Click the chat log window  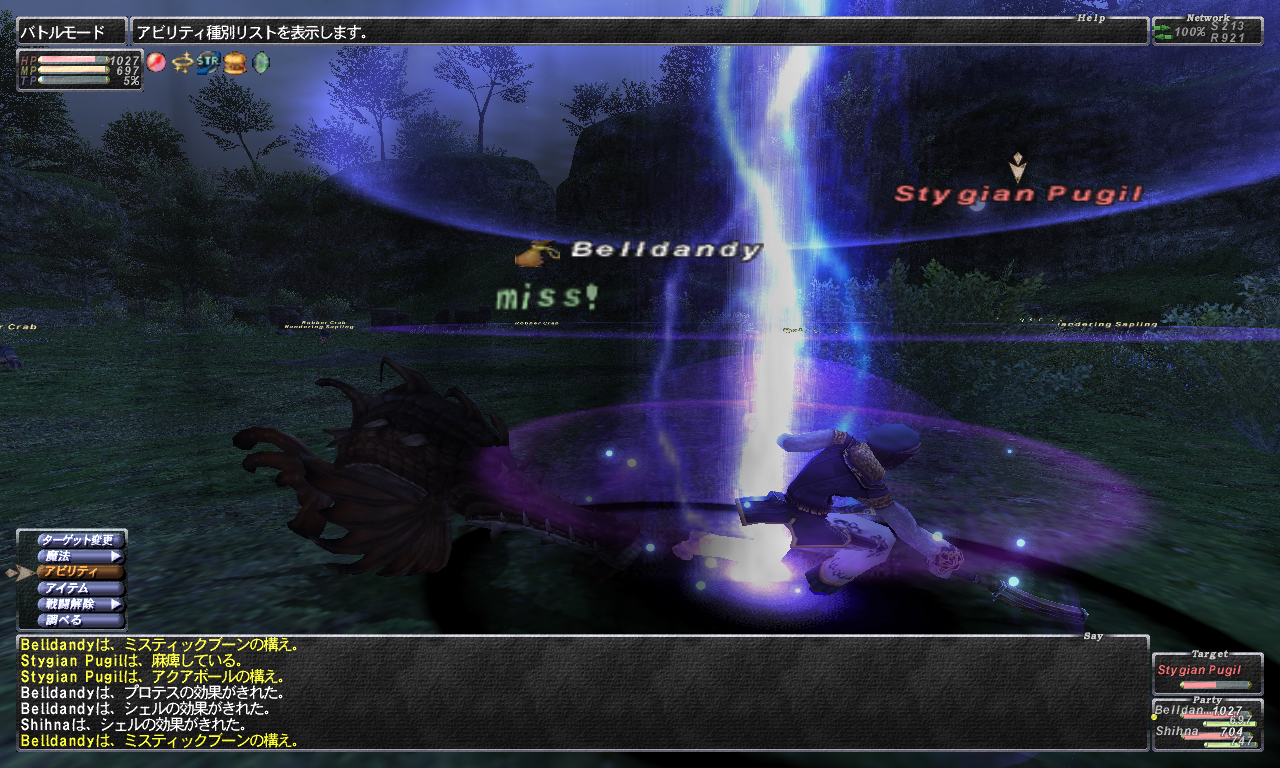pyautogui.click(x=582, y=694)
